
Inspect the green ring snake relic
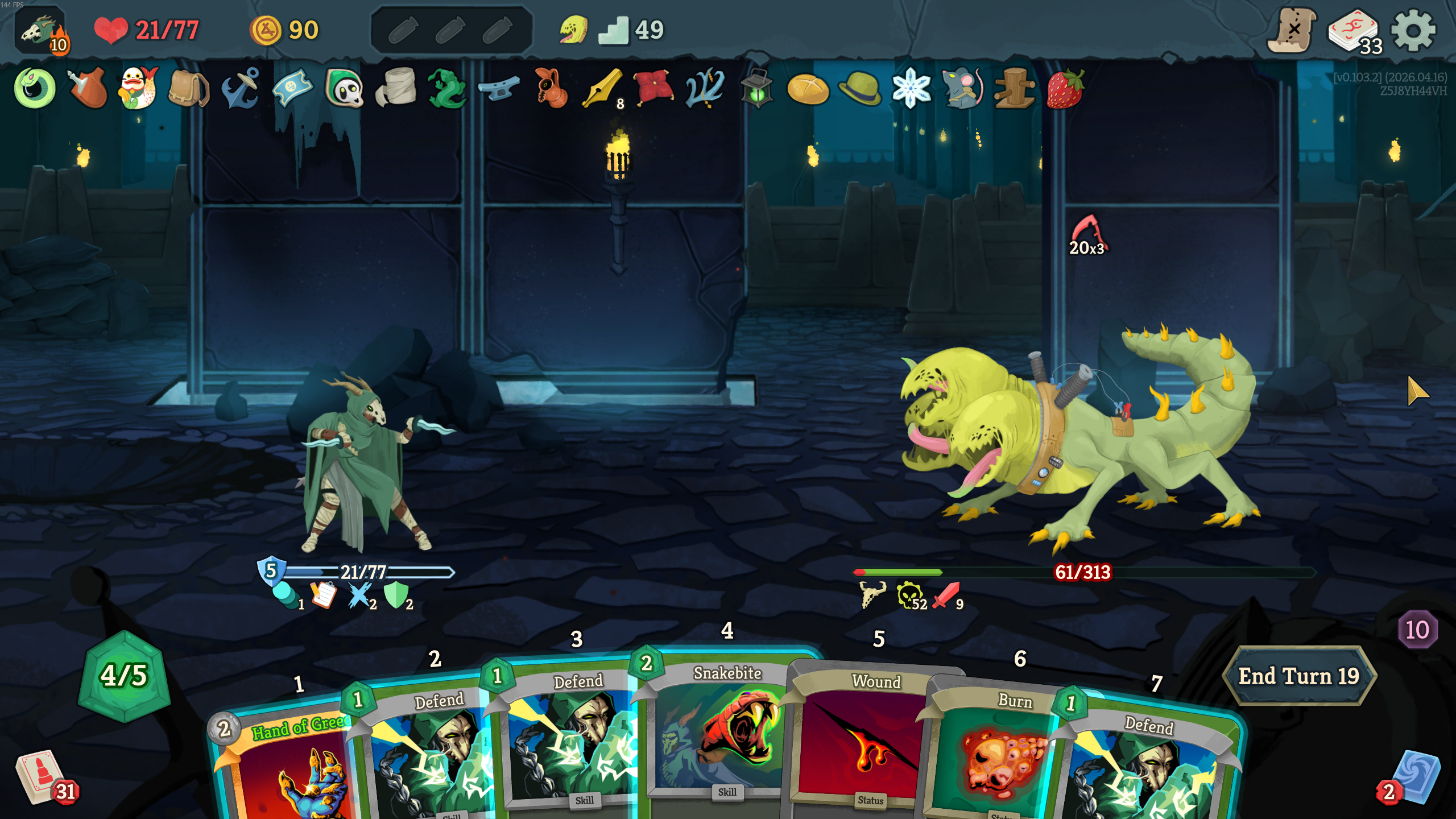tap(35, 89)
